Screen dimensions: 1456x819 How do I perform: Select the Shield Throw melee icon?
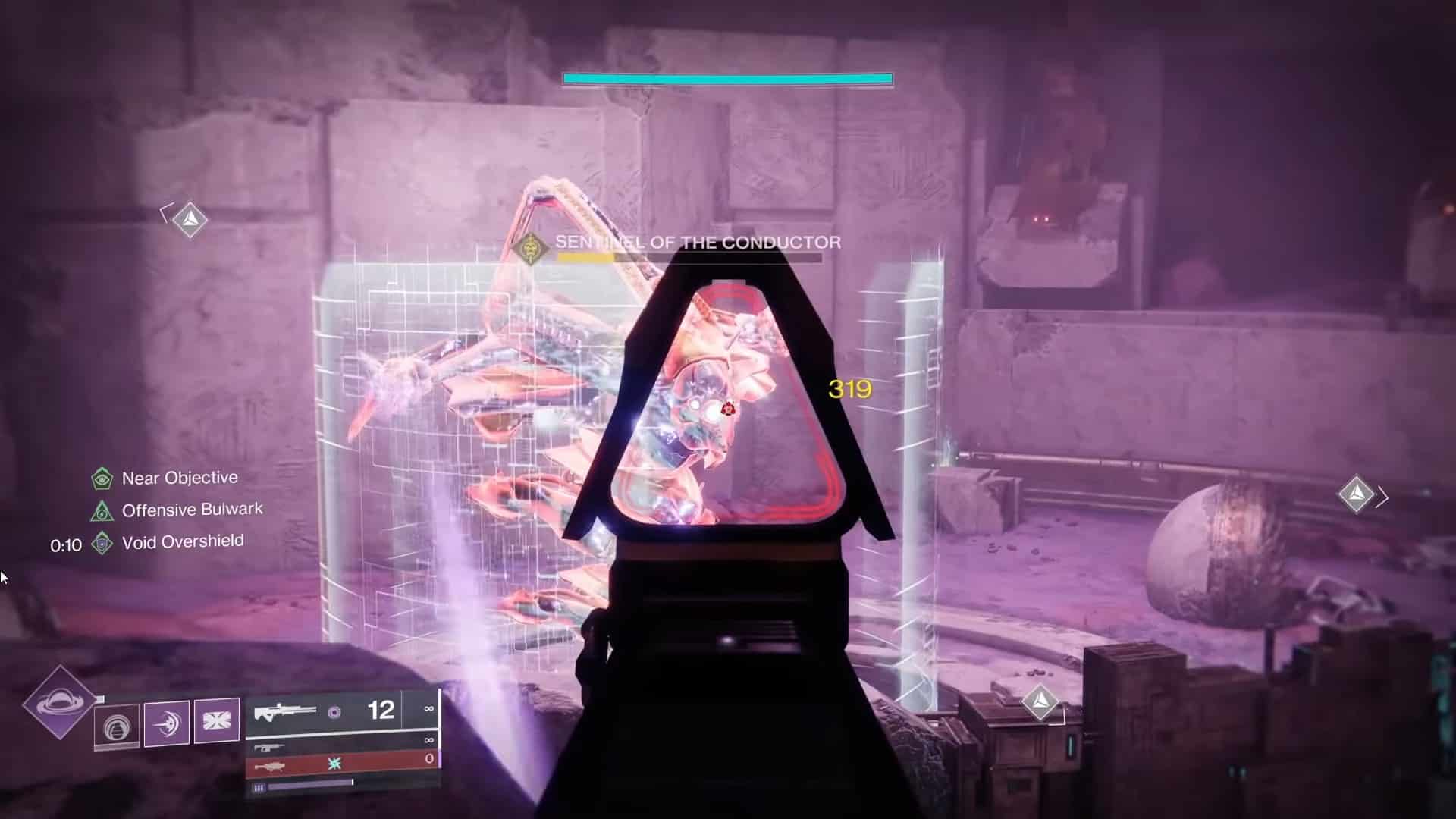[166, 724]
